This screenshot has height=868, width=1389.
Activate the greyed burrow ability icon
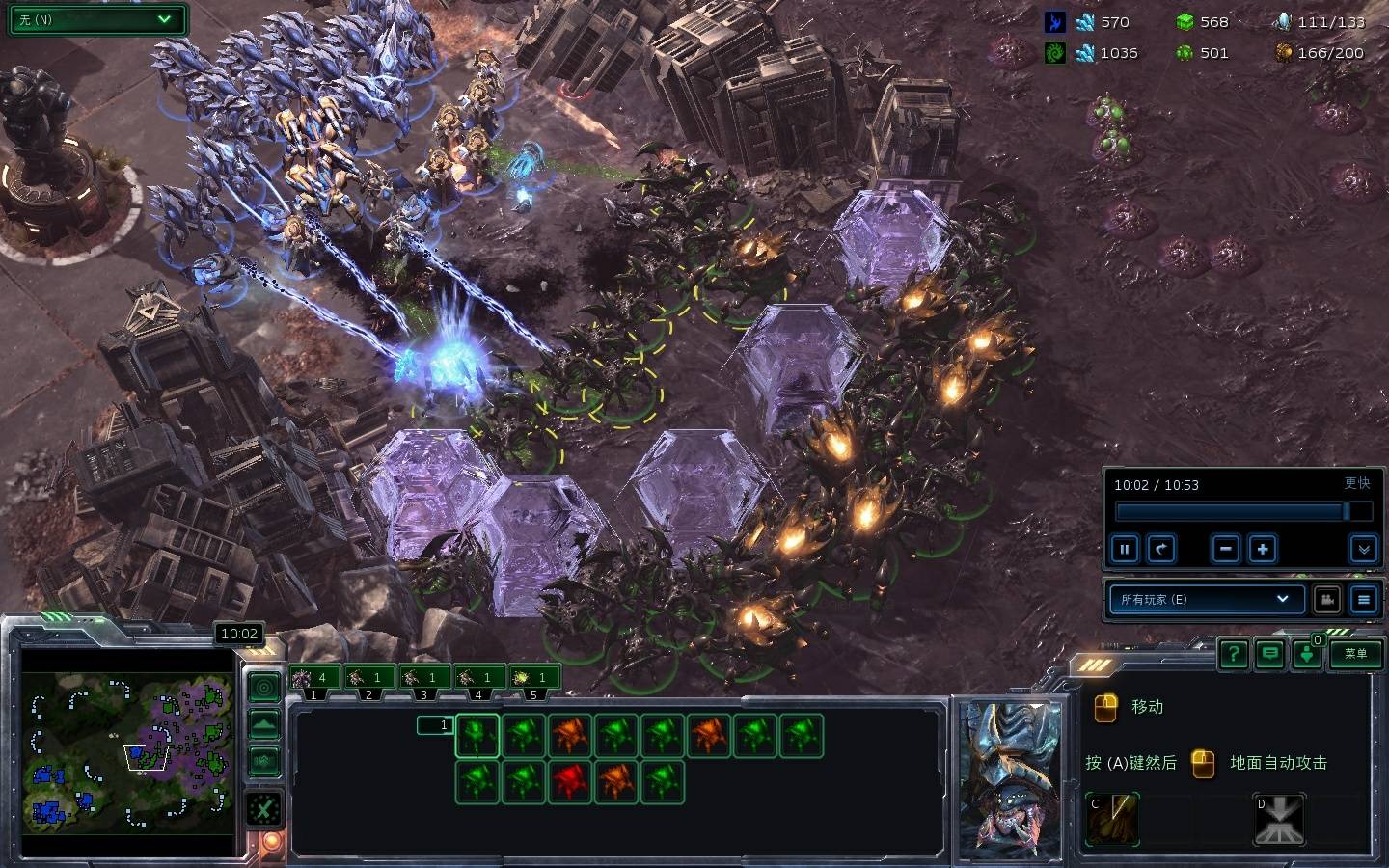[1278, 820]
